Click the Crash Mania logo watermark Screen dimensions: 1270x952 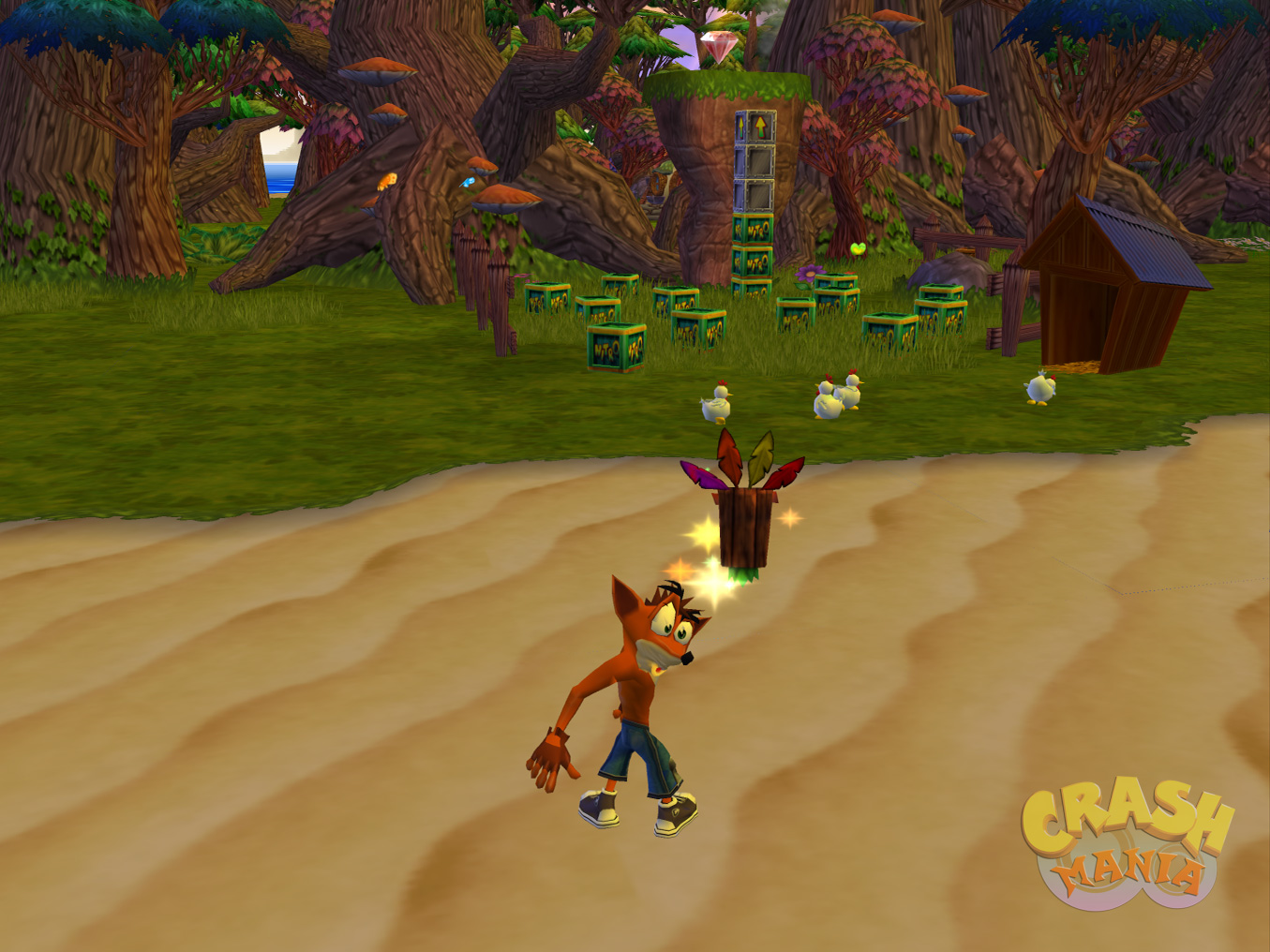(1126, 844)
